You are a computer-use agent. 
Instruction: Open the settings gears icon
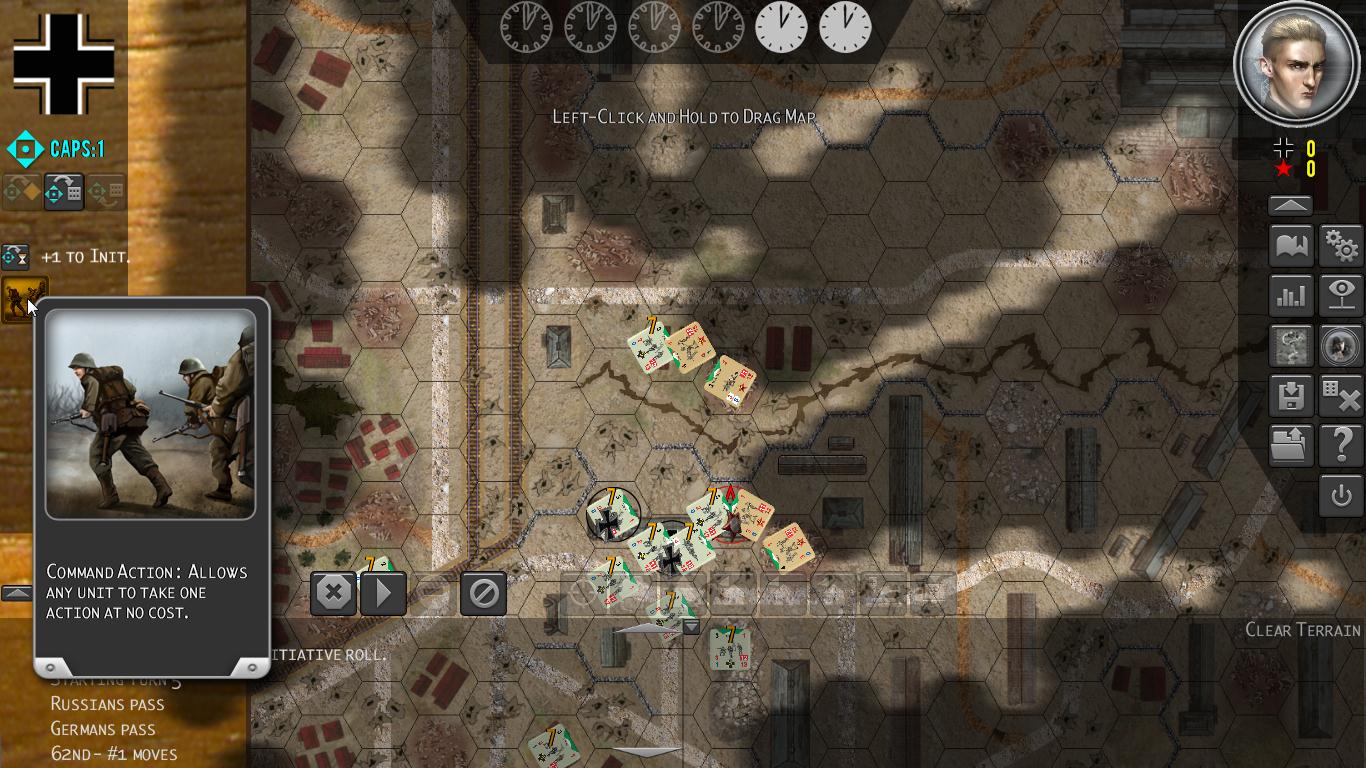coord(1341,245)
